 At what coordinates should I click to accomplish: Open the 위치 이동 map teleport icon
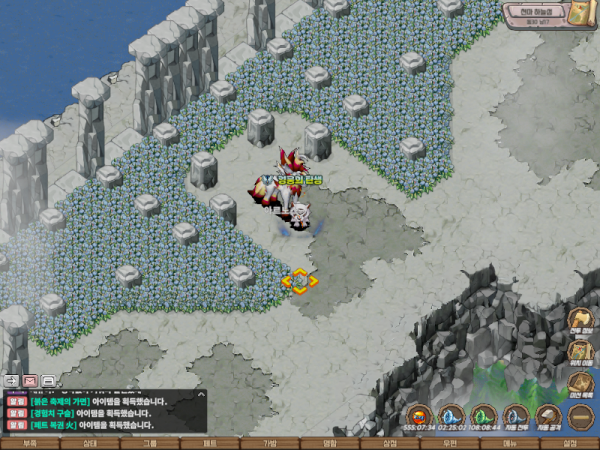[x=581, y=352]
